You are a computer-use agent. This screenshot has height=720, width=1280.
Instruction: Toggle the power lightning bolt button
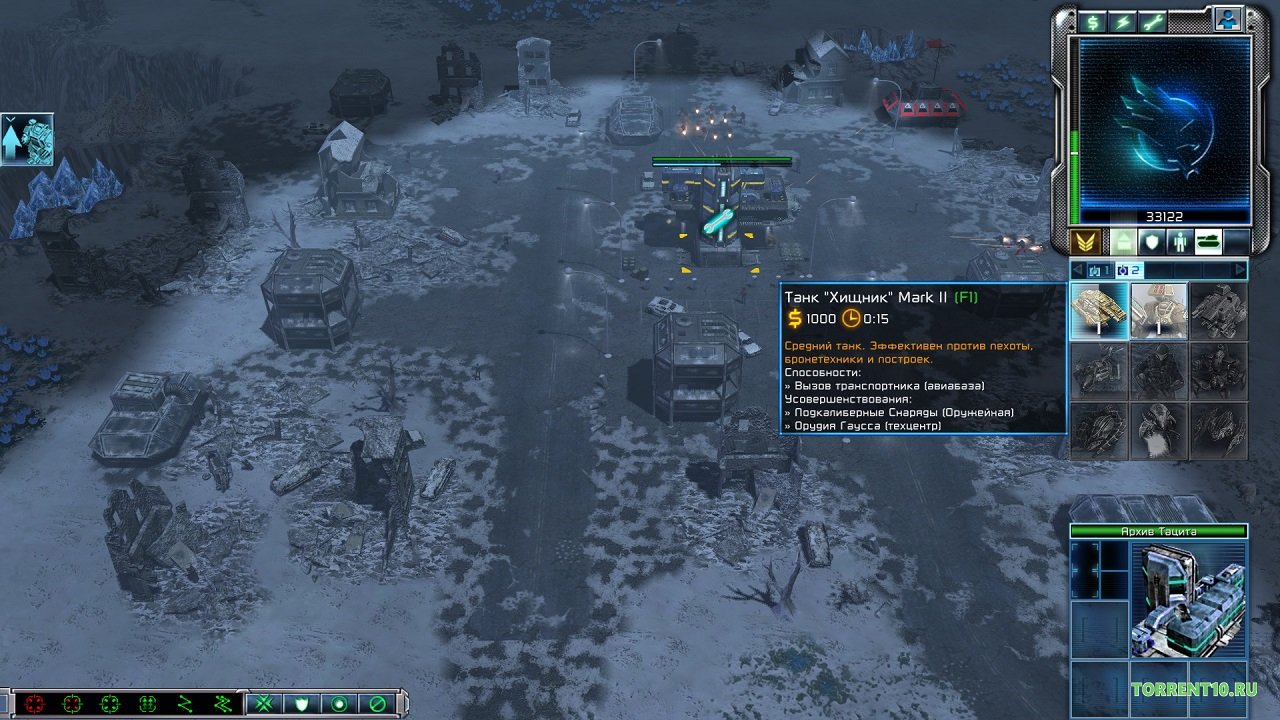point(1123,22)
